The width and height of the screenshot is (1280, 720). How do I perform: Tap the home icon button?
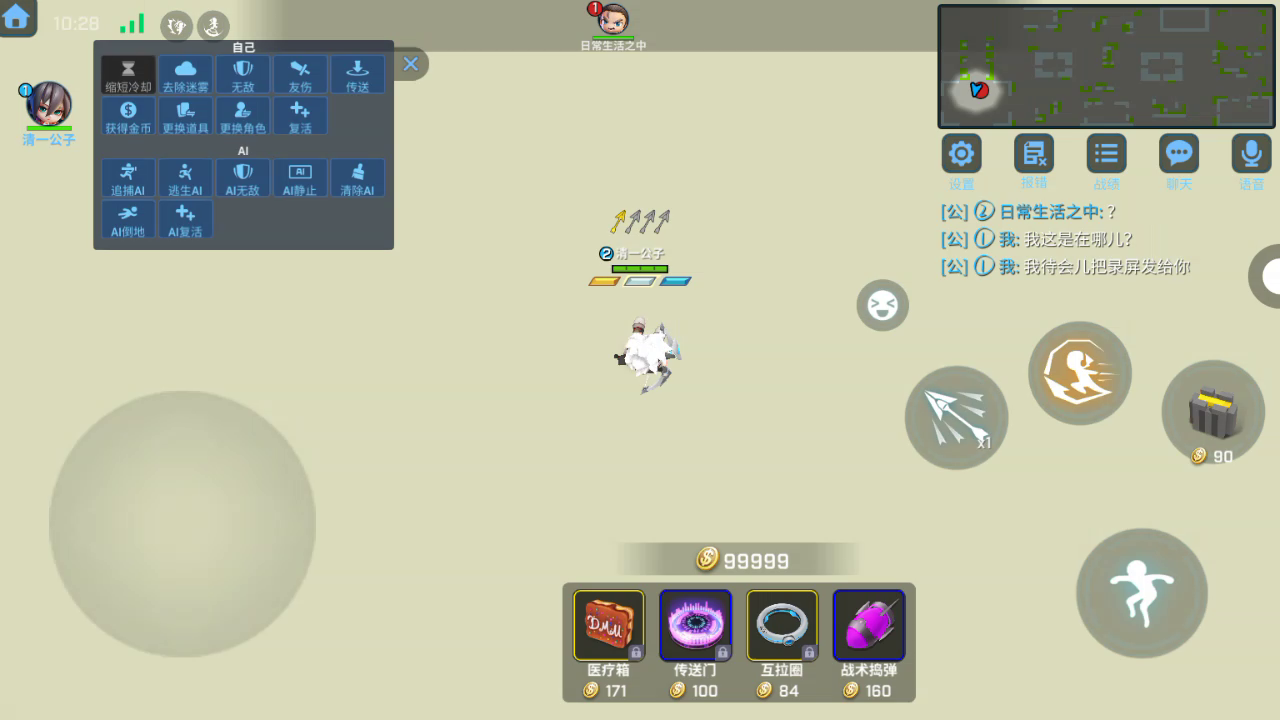[x=17, y=17]
